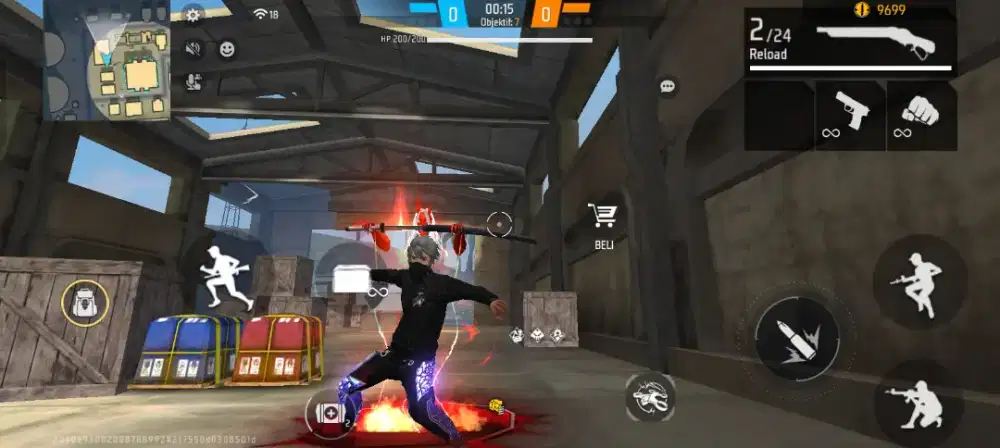Activate the dragon character skill button
The width and height of the screenshot is (1000, 448).
(x=649, y=397)
